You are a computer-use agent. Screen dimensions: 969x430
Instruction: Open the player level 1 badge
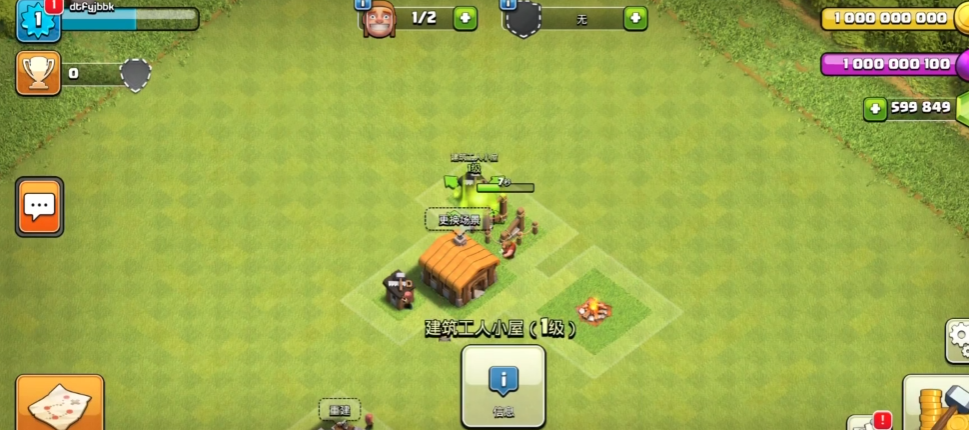click(x=38, y=20)
